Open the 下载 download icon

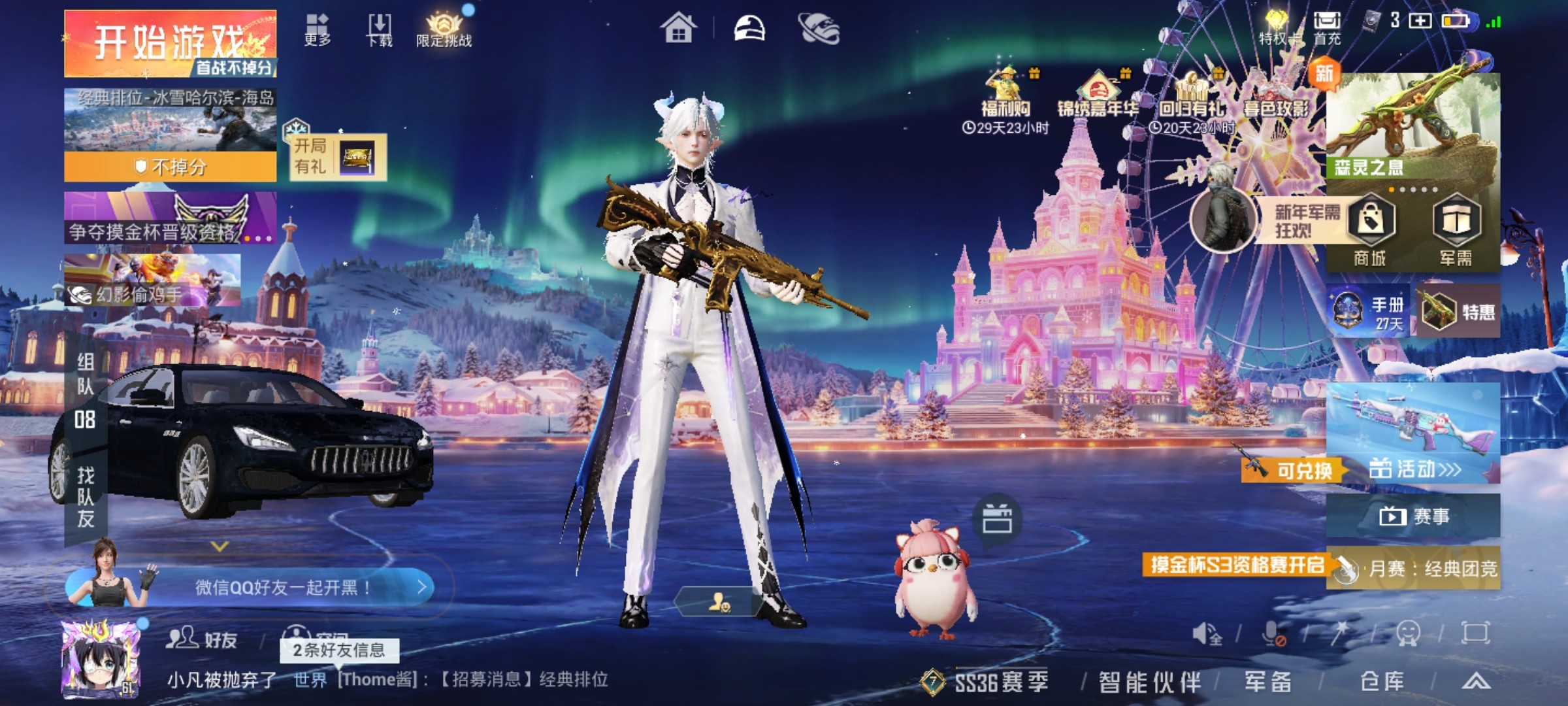click(x=380, y=29)
